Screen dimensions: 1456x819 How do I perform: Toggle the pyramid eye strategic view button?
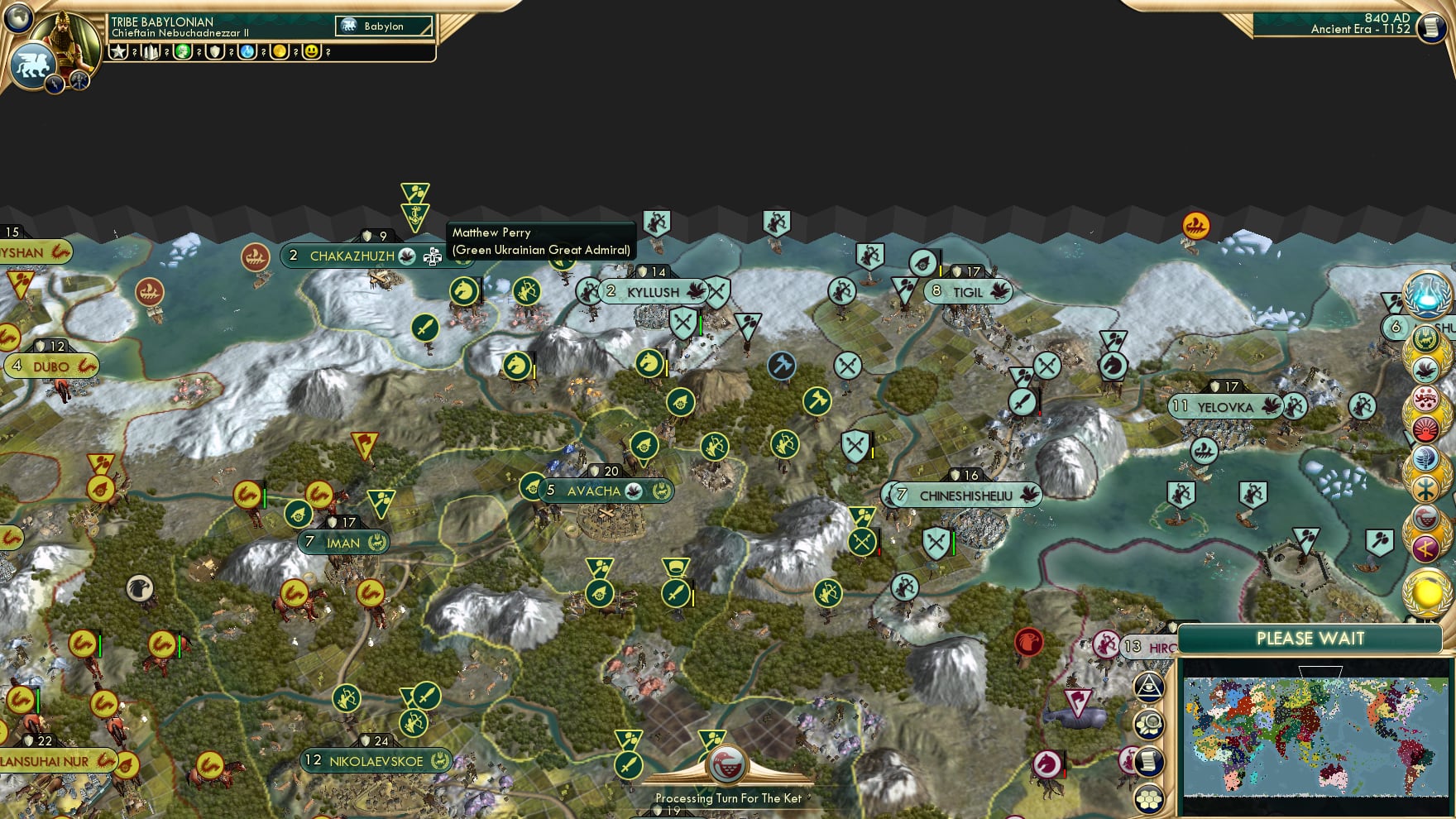[1149, 686]
